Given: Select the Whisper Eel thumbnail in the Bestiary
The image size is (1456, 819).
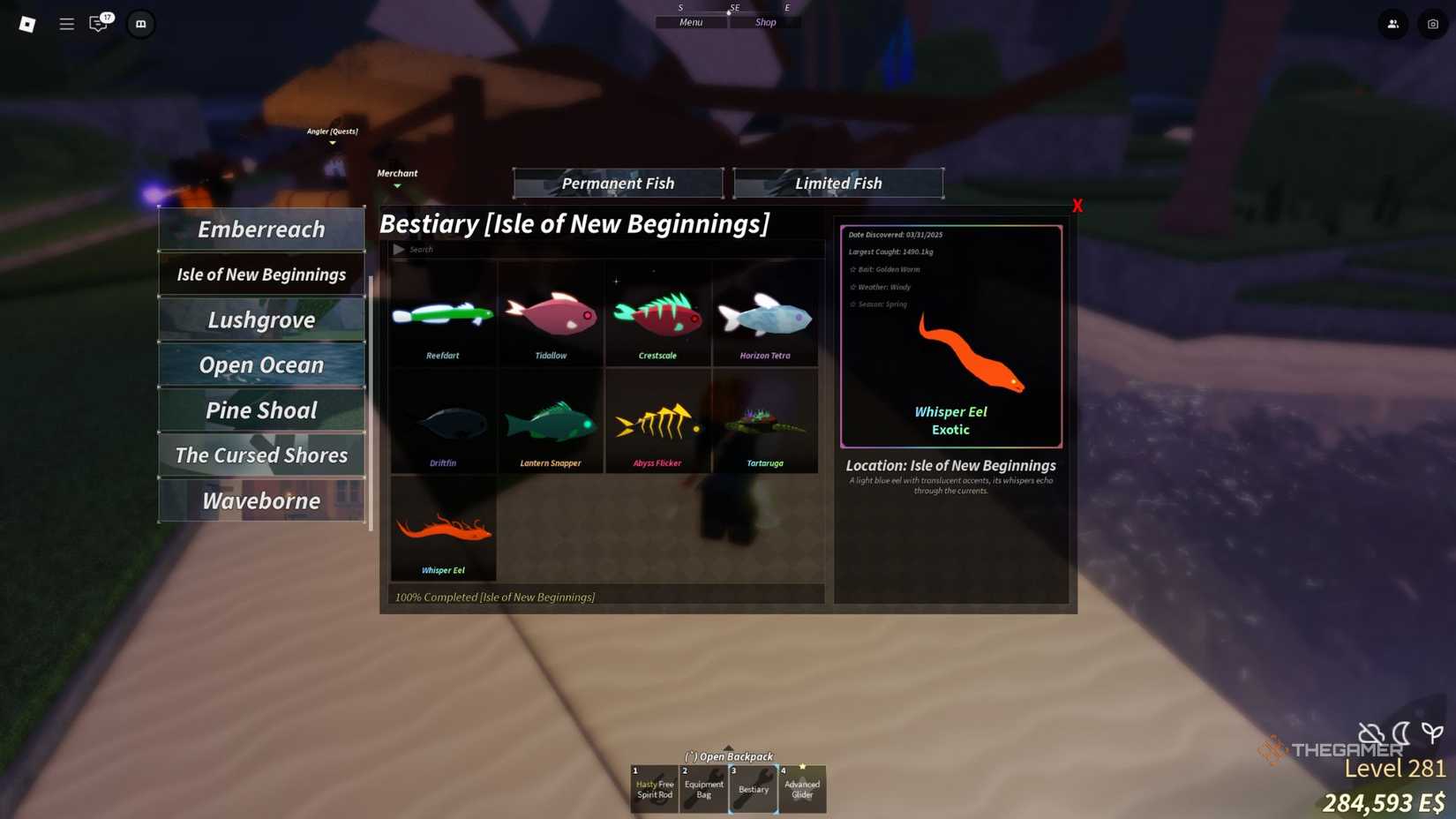Looking at the screenshot, I should (x=443, y=528).
